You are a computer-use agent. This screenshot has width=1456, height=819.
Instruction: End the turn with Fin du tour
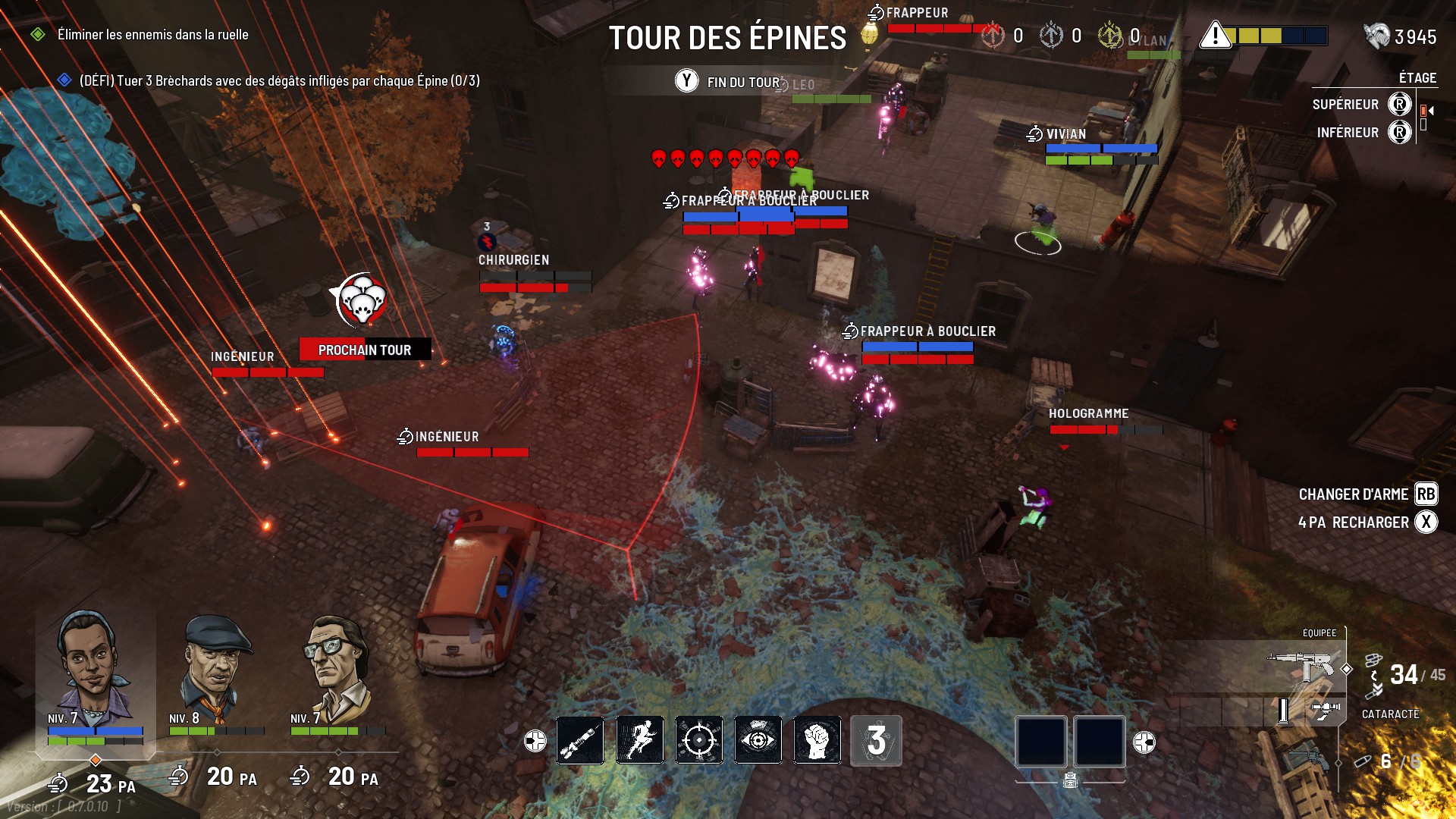[728, 82]
